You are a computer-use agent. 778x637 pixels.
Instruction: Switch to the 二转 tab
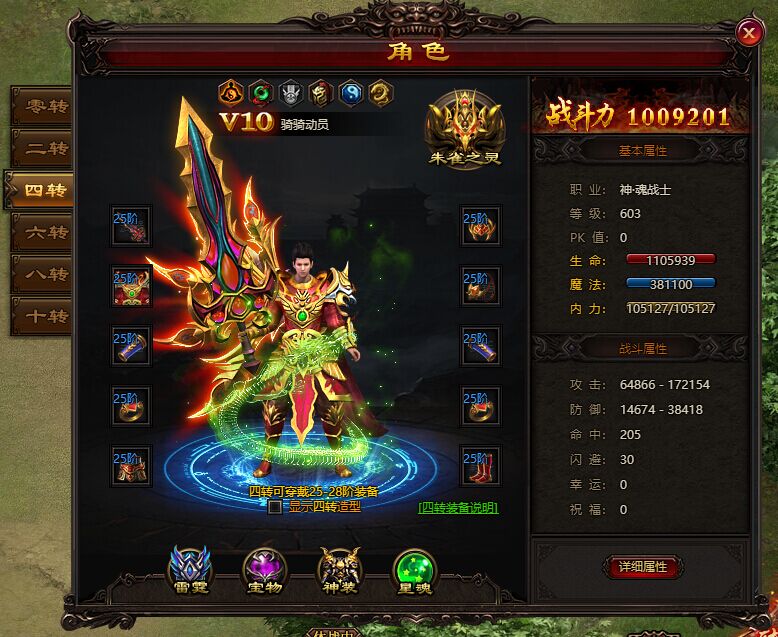(x=40, y=149)
